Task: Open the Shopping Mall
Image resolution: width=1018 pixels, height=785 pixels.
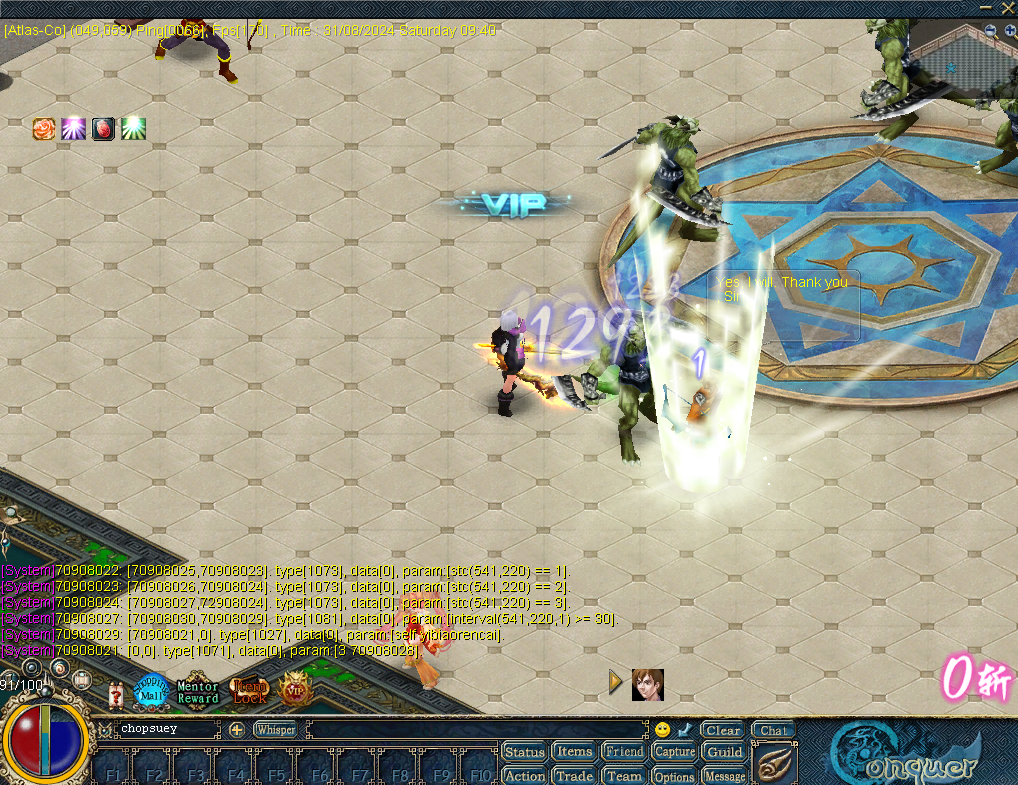Action: [x=152, y=691]
